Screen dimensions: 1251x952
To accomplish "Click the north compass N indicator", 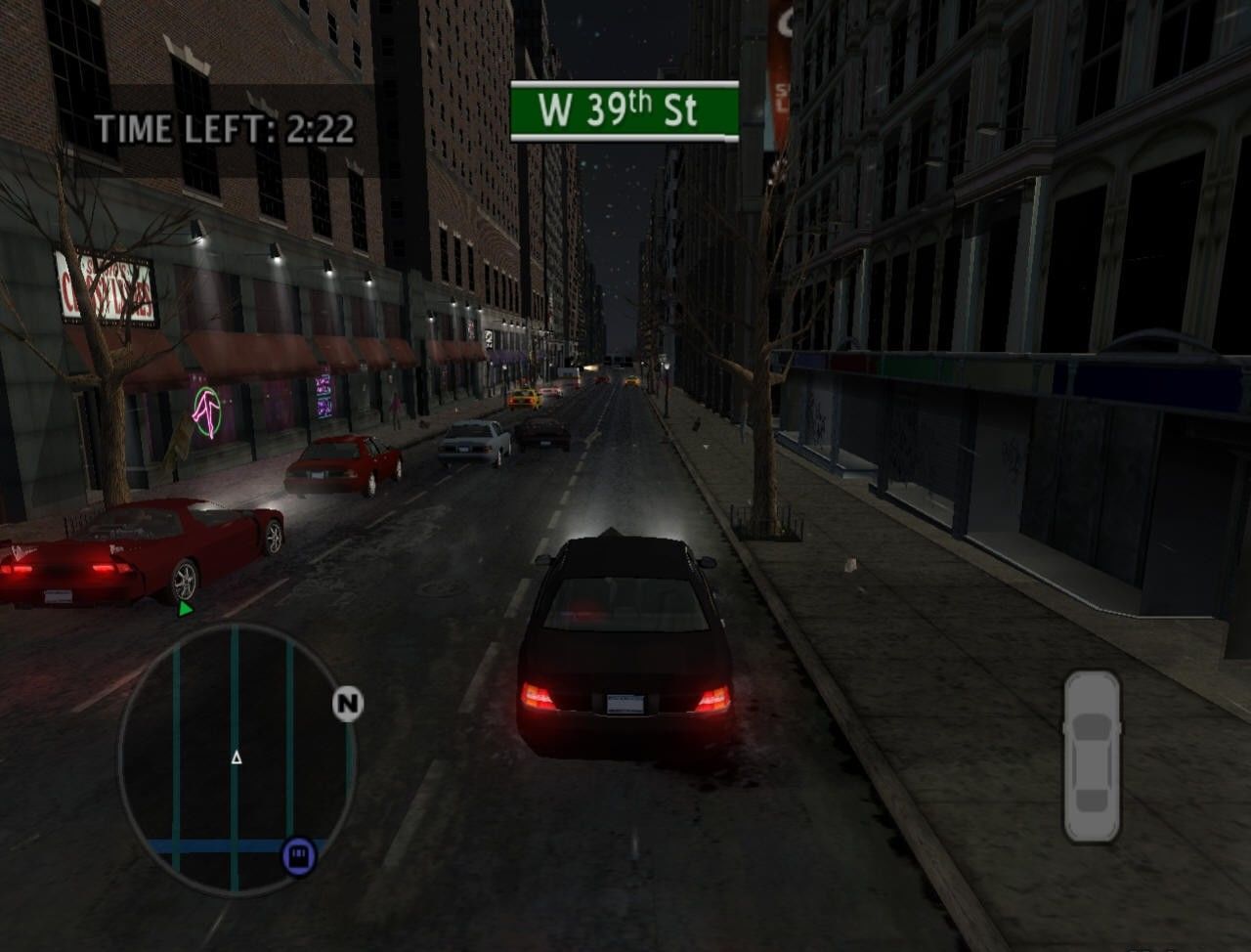I will (x=347, y=704).
